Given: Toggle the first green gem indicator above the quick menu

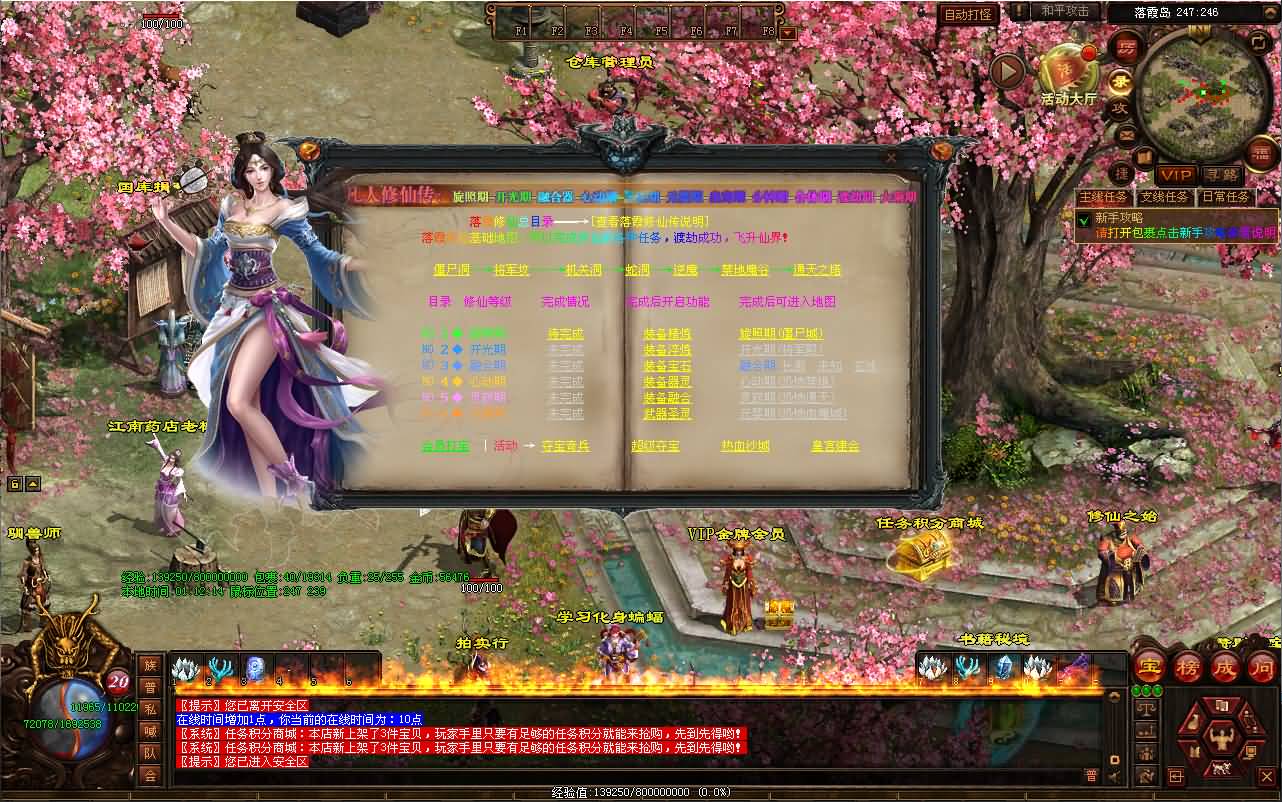Looking at the screenshot, I should click(x=1136, y=690).
